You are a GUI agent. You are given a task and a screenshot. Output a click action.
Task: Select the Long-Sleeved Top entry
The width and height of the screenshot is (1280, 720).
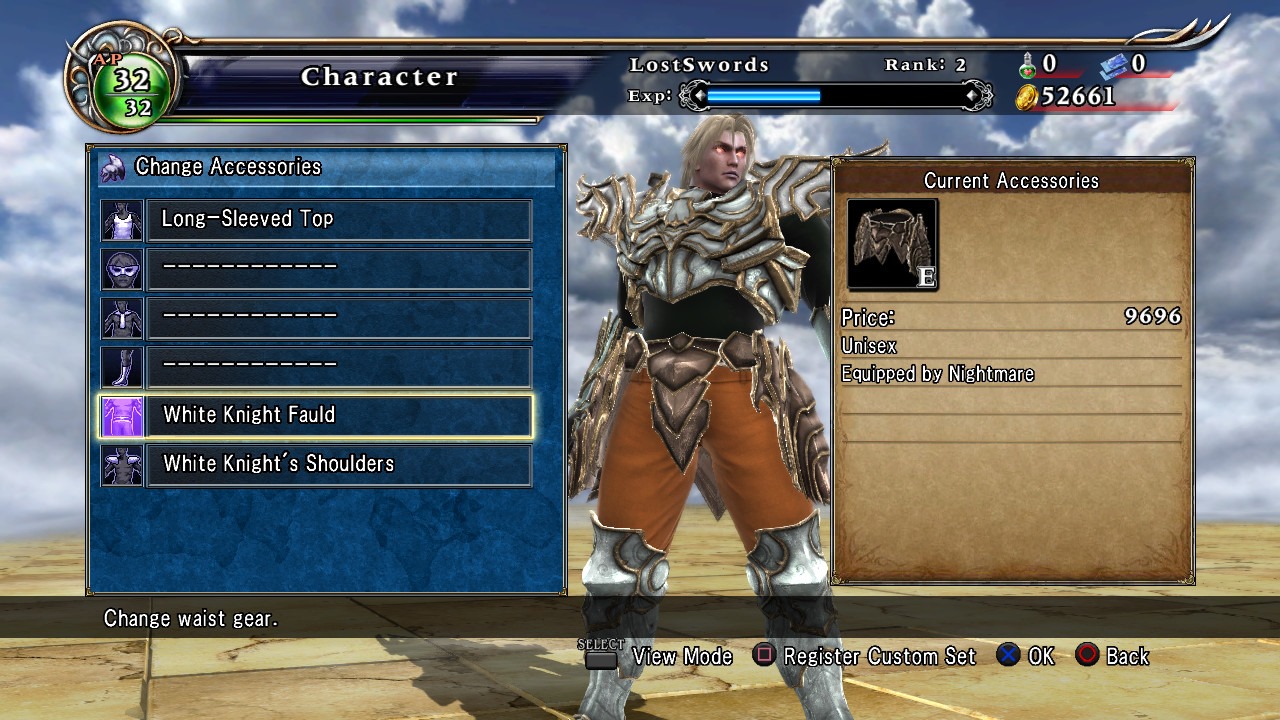(338, 220)
